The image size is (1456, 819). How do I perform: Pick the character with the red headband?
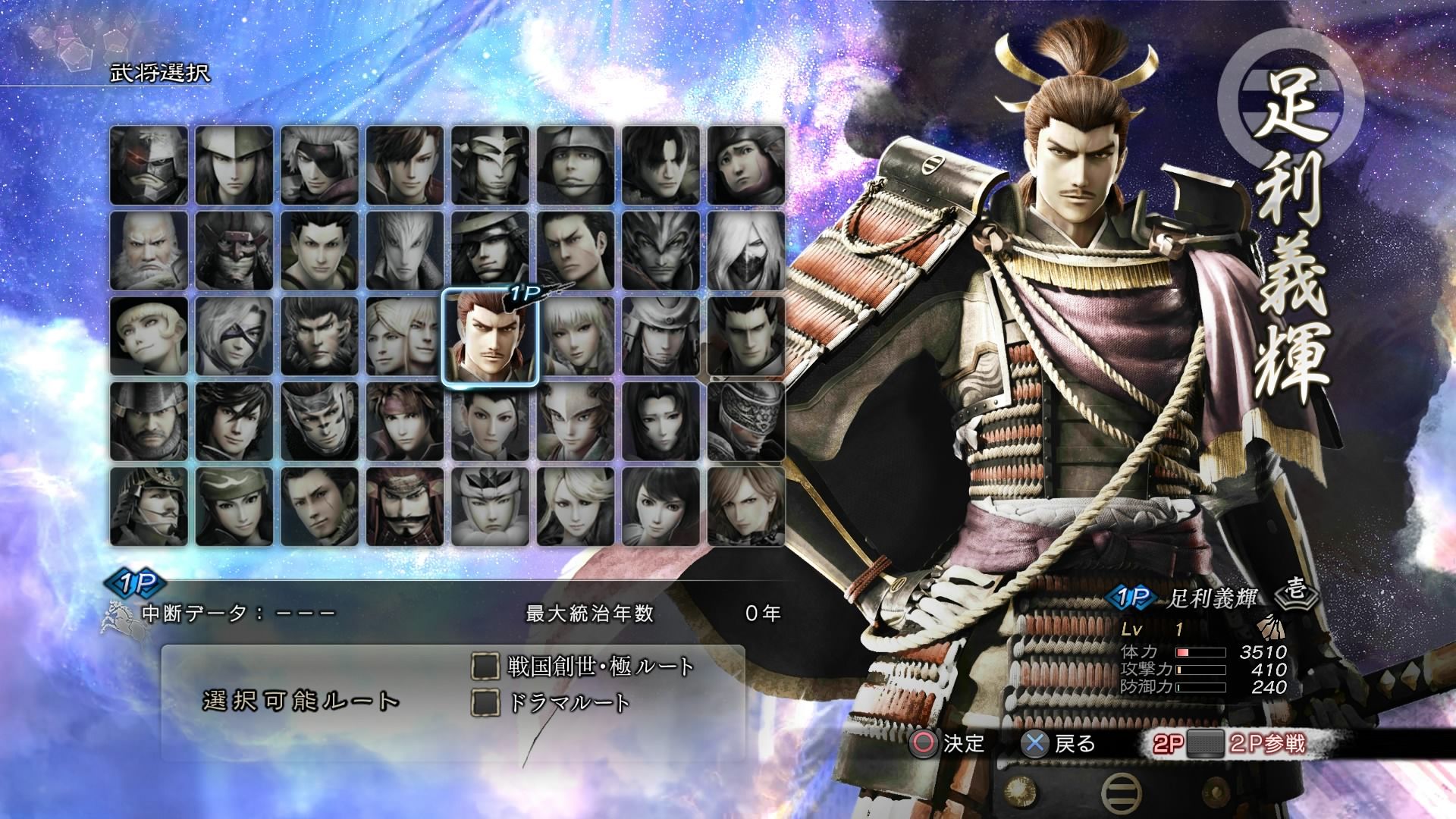(x=405, y=422)
